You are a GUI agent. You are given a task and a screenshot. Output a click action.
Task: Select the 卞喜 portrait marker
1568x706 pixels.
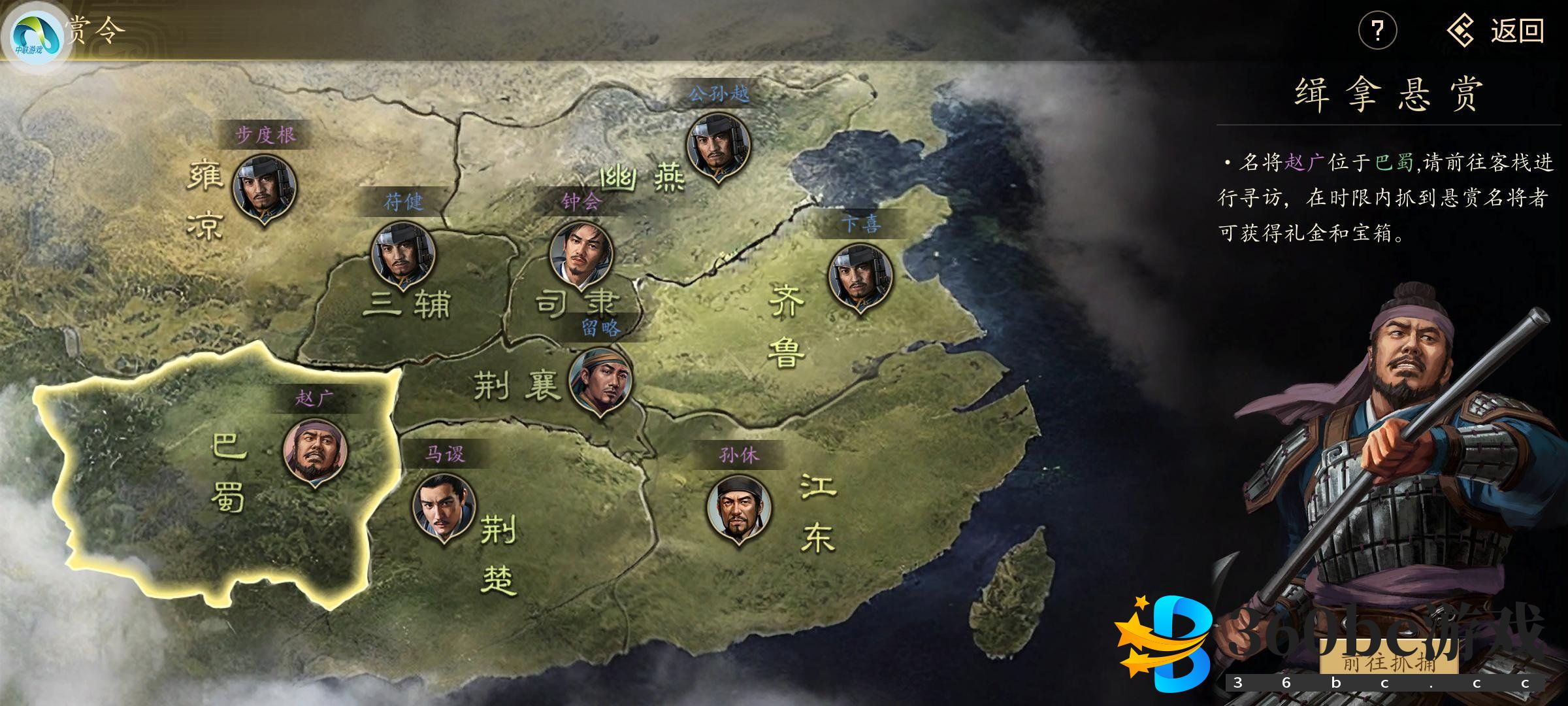pyautogui.click(x=860, y=277)
